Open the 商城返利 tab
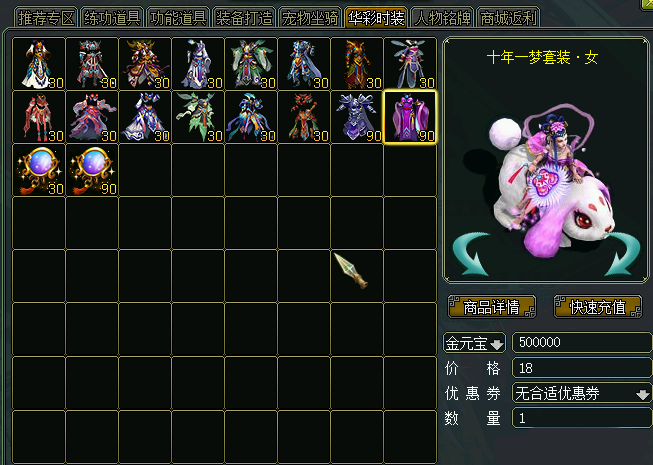The width and height of the screenshot is (653, 465). pyautogui.click(x=508, y=18)
